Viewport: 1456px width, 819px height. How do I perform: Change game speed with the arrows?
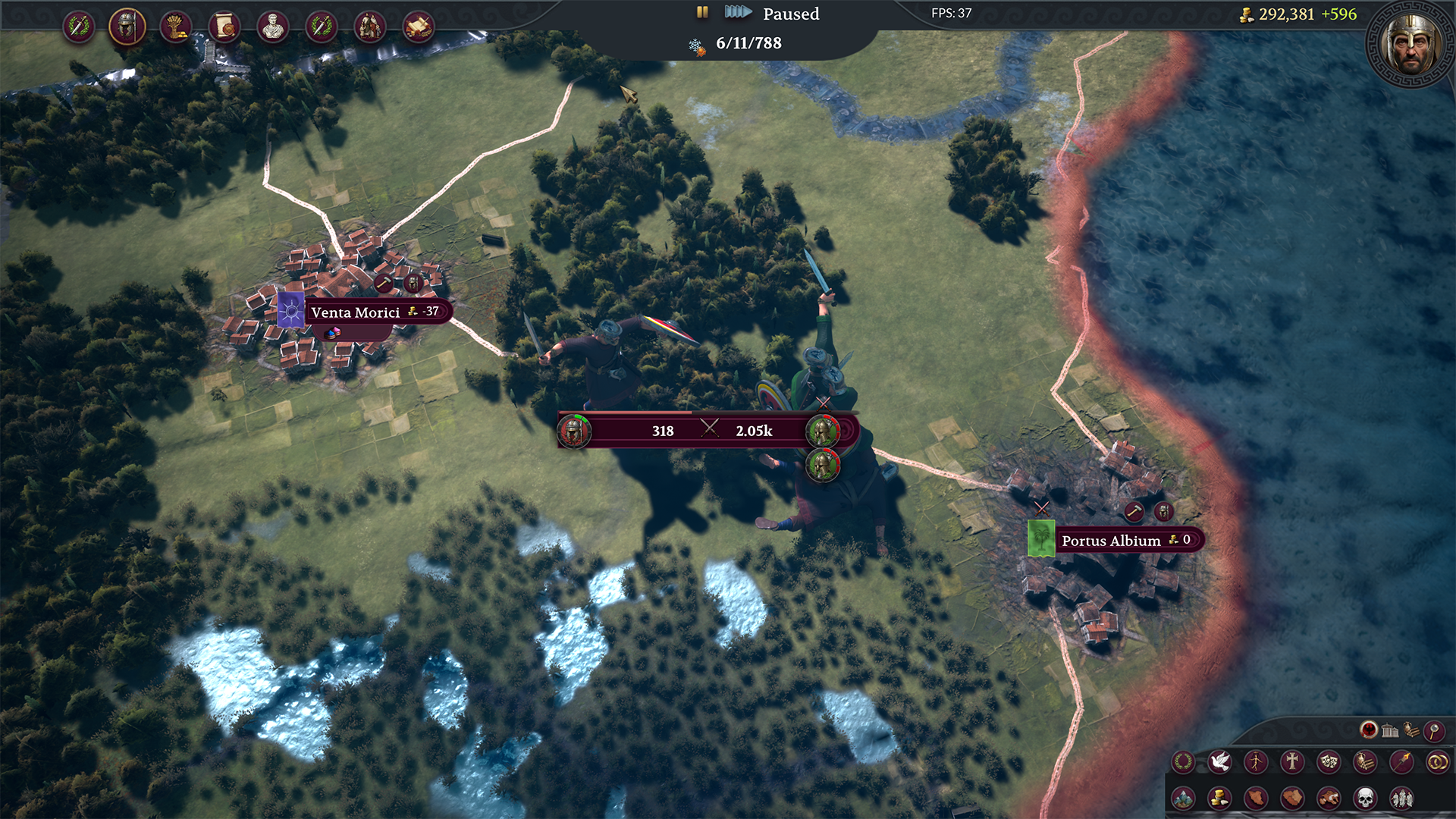point(737,12)
